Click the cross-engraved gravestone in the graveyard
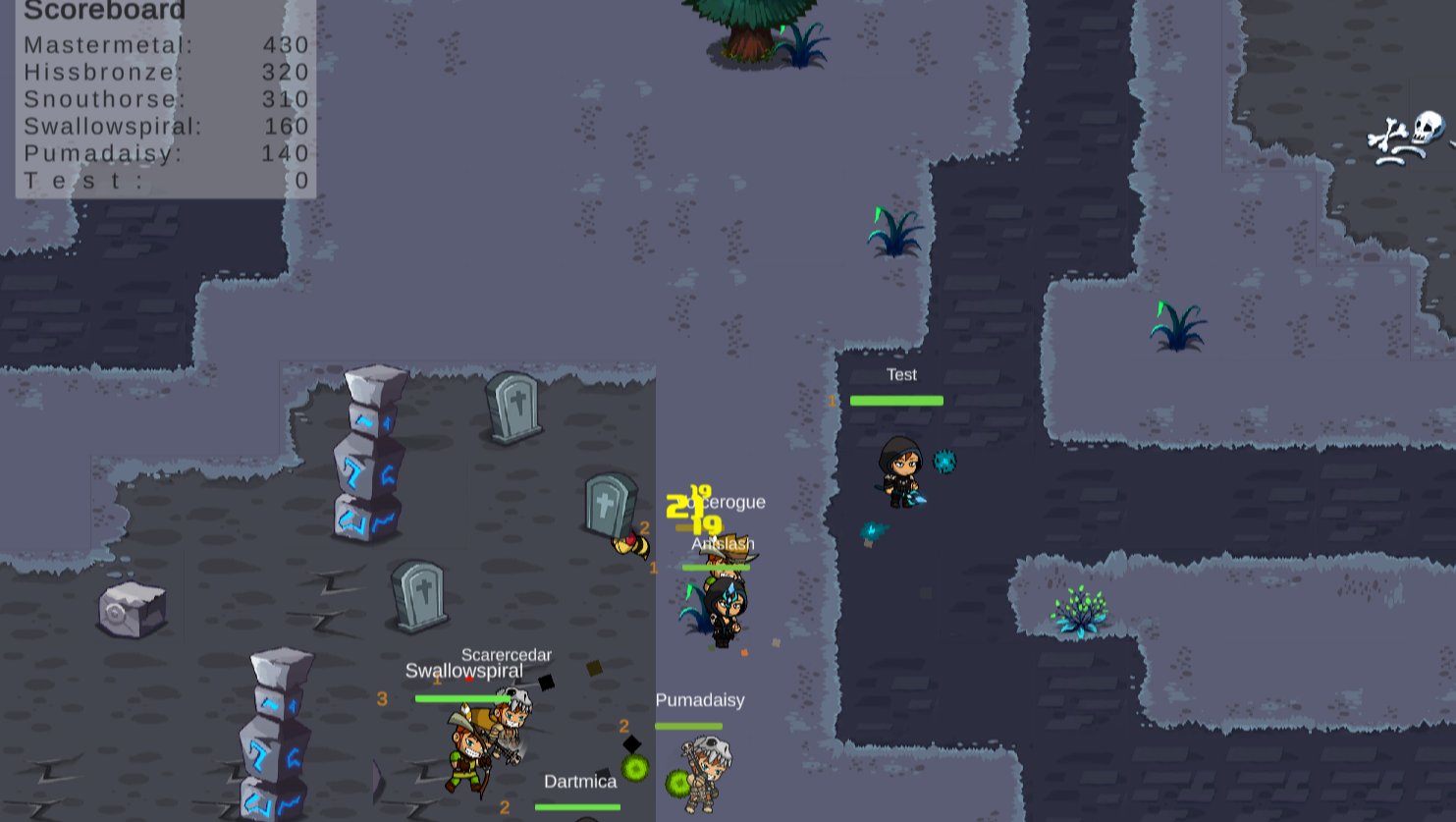 (x=514, y=408)
